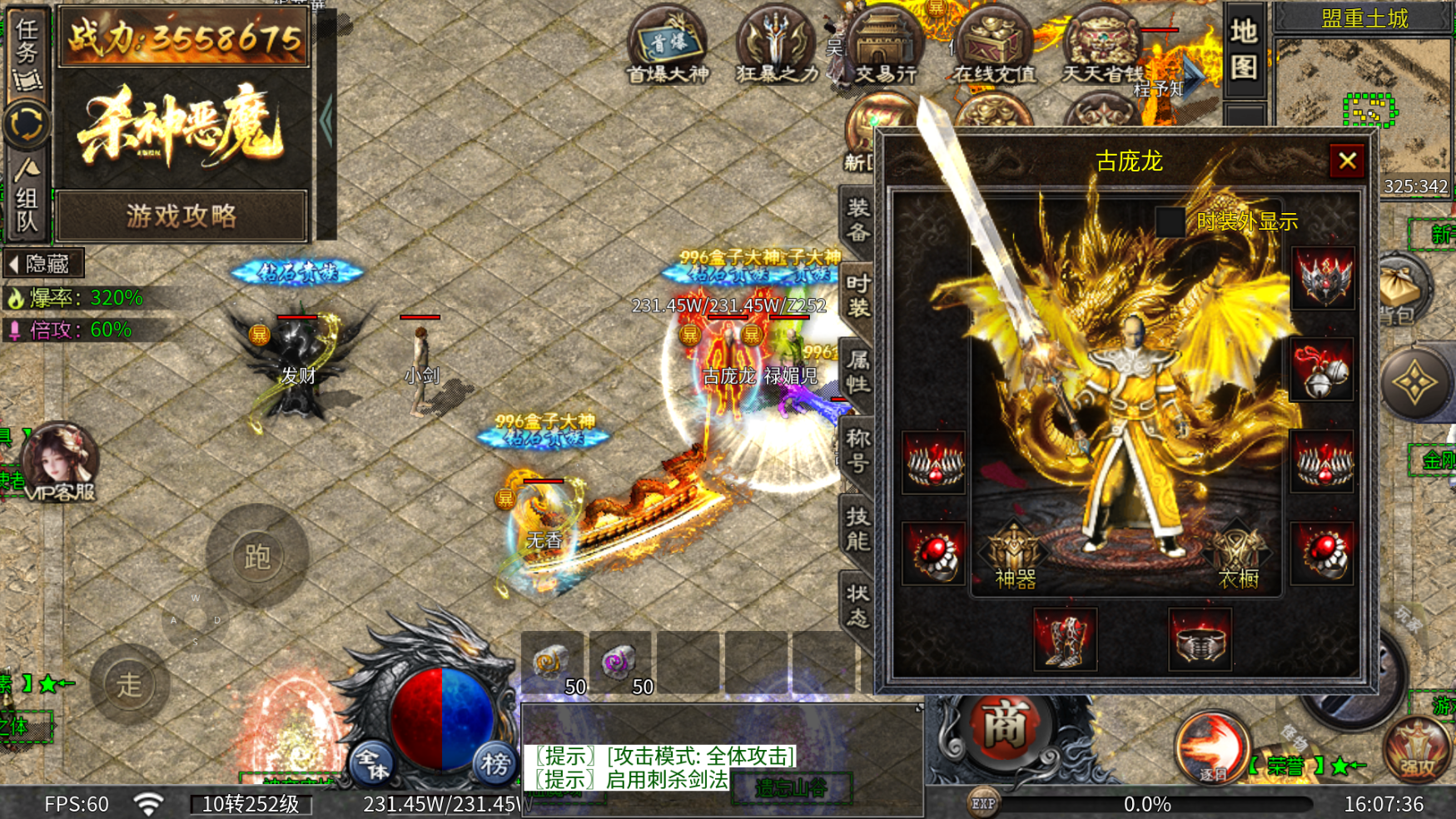Select the 称号 tab

point(858,449)
